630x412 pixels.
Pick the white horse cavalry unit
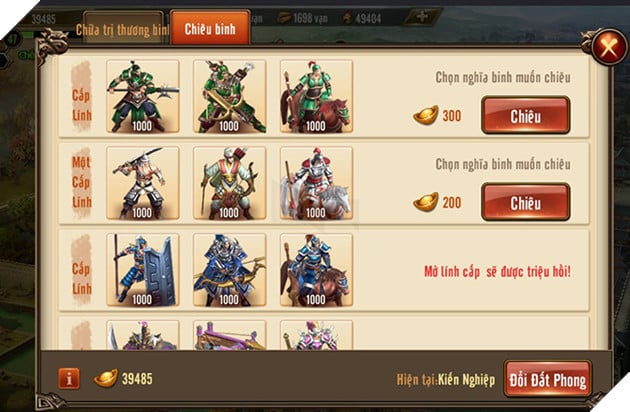coord(315,183)
